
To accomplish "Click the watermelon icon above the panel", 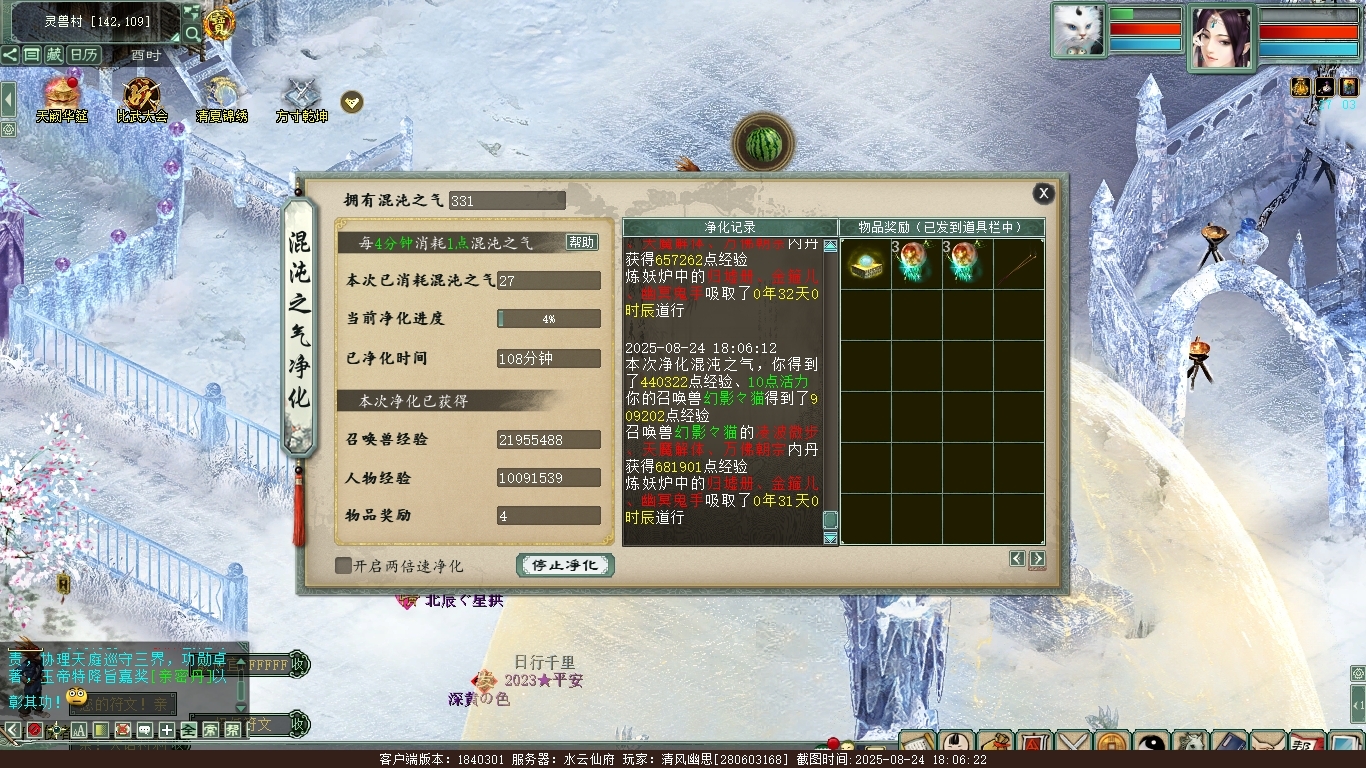I will click(x=763, y=144).
